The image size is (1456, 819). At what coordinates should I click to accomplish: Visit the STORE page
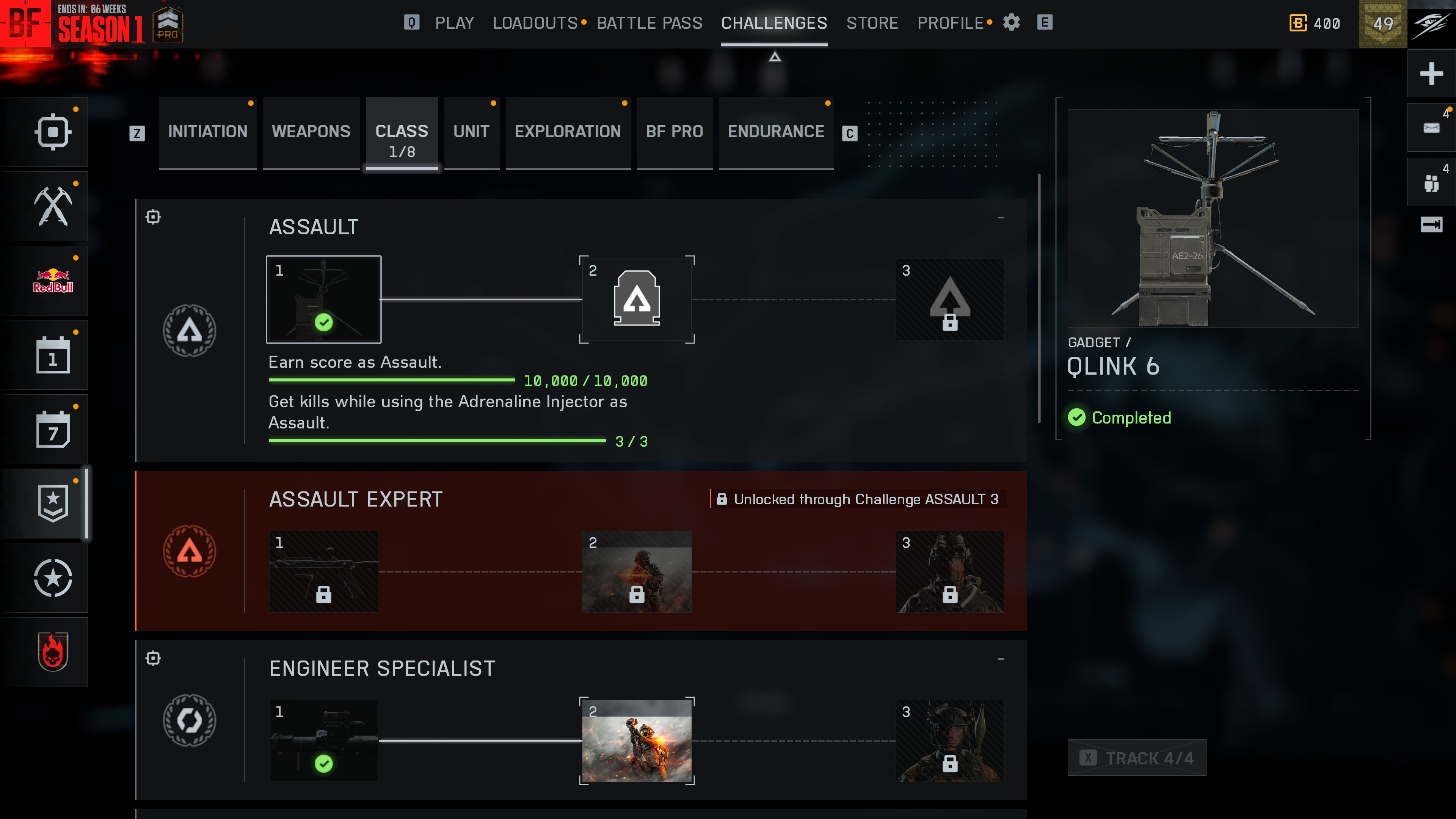[x=872, y=23]
